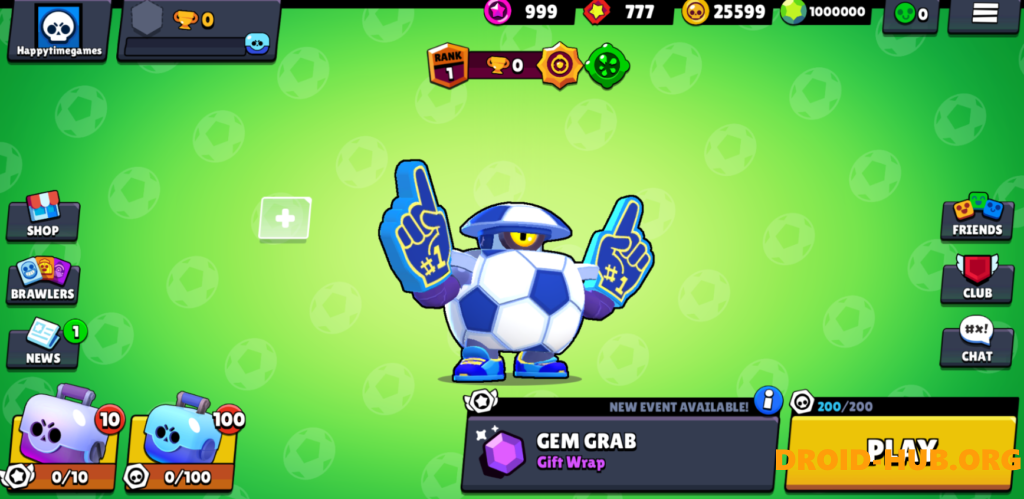Open the Club screen

[x=977, y=280]
